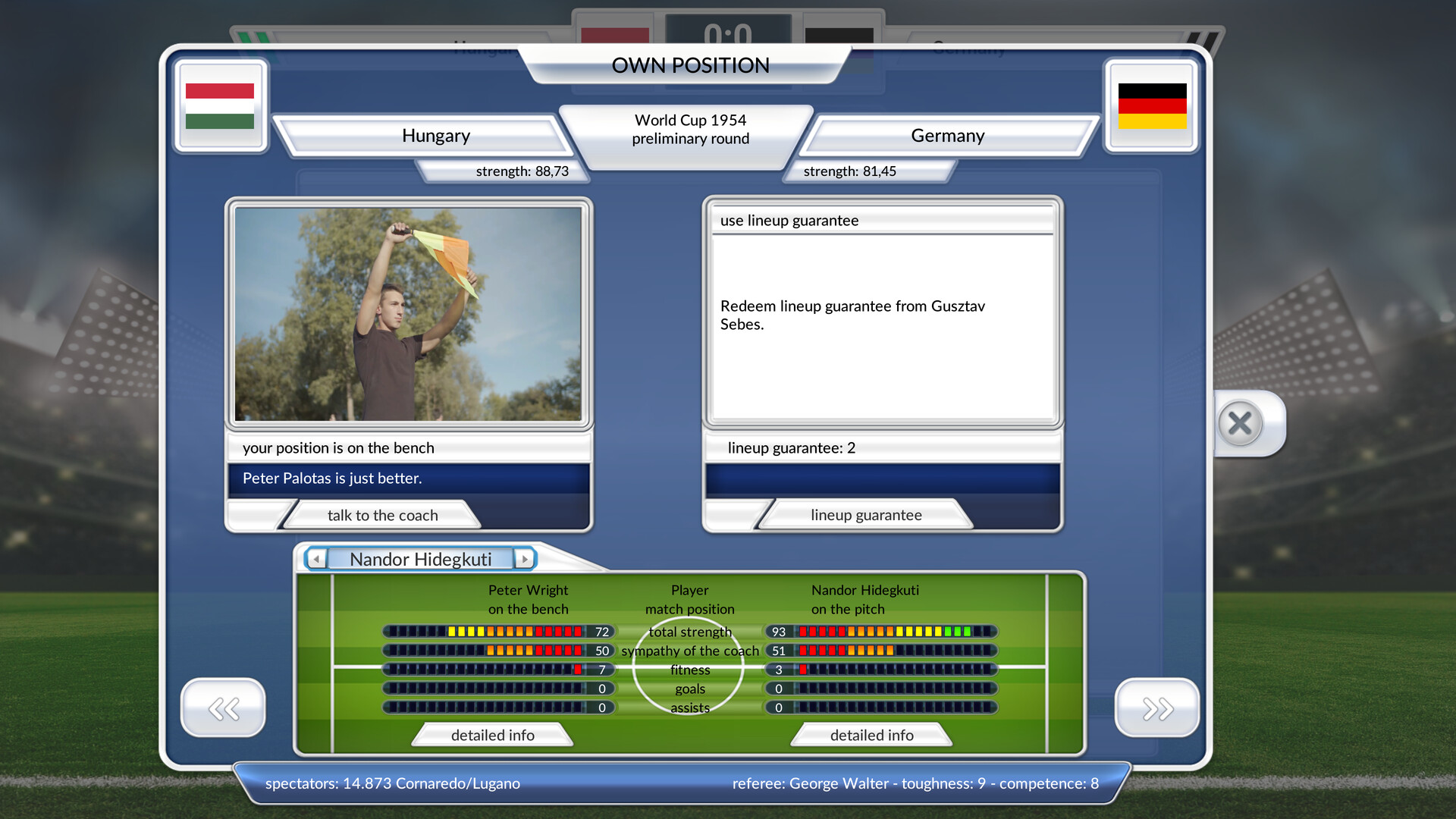Click the linesman video thumbnail
1456x819 pixels.
[408, 313]
